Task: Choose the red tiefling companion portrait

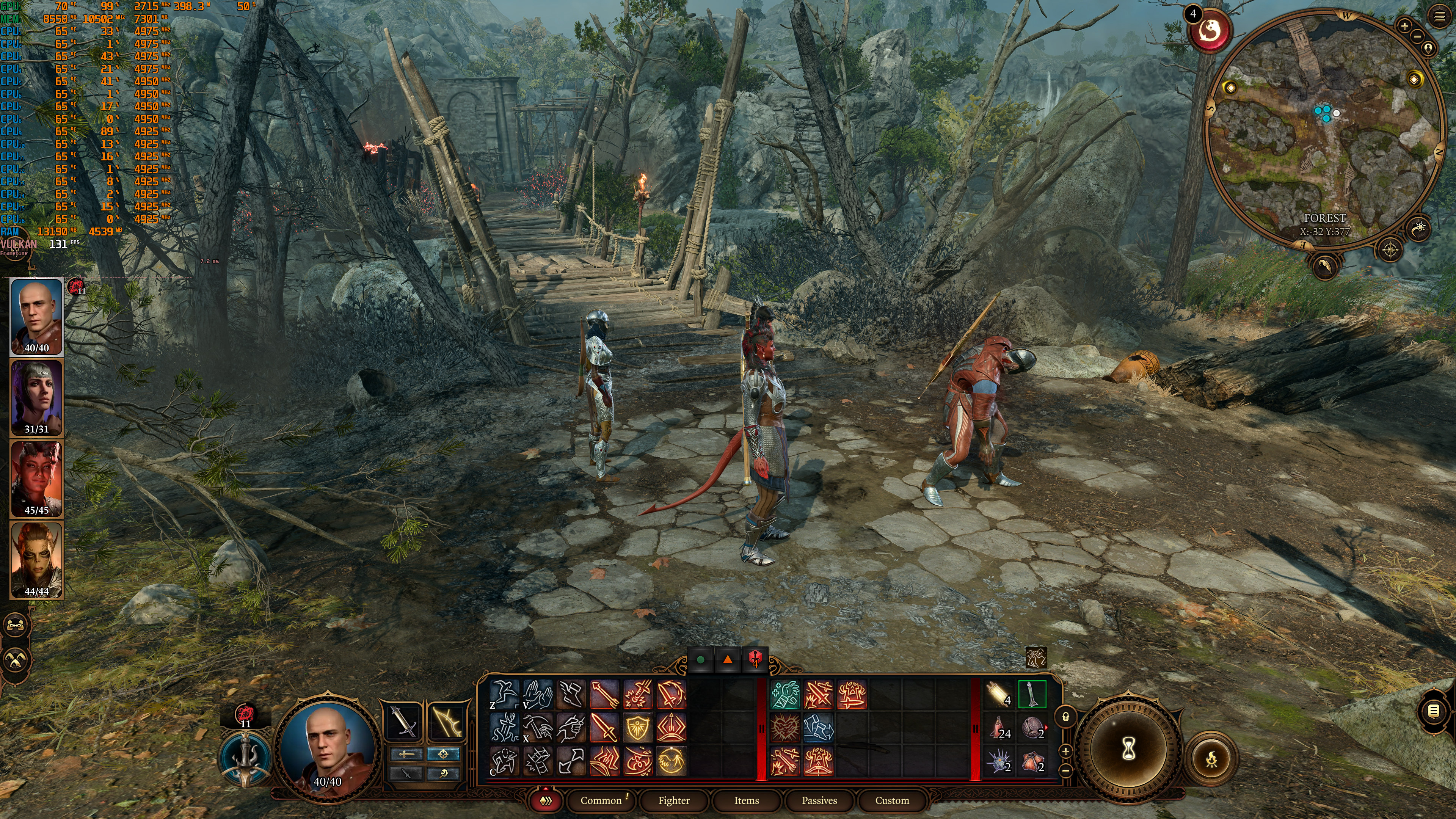Action: [x=37, y=479]
